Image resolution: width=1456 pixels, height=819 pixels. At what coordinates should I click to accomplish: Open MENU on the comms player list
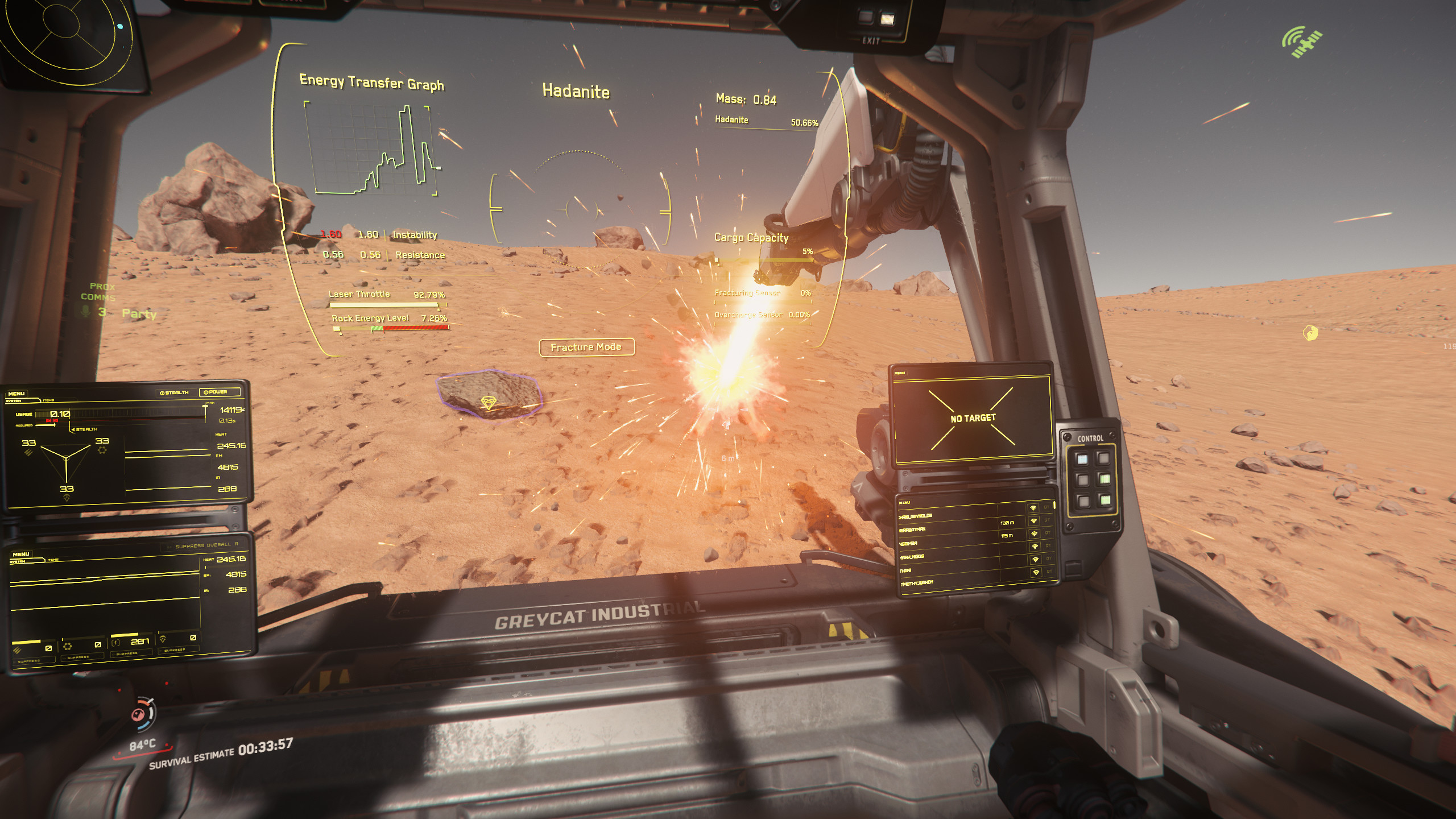[904, 502]
